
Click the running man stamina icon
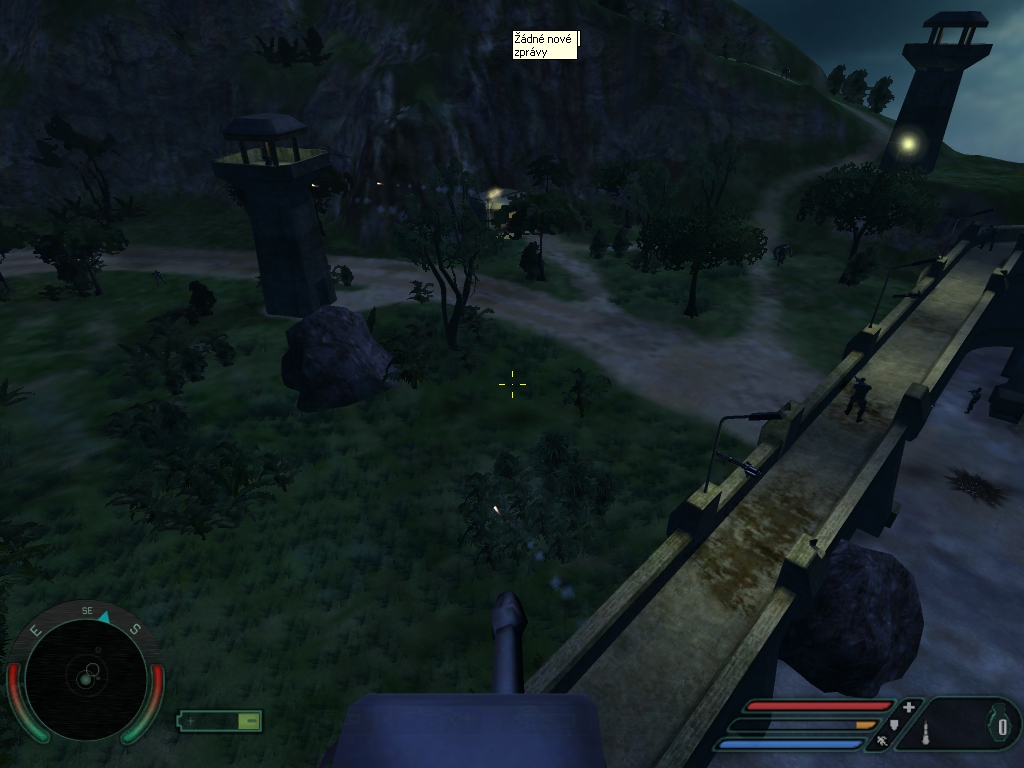pyautogui.click(x=881, y=742)
